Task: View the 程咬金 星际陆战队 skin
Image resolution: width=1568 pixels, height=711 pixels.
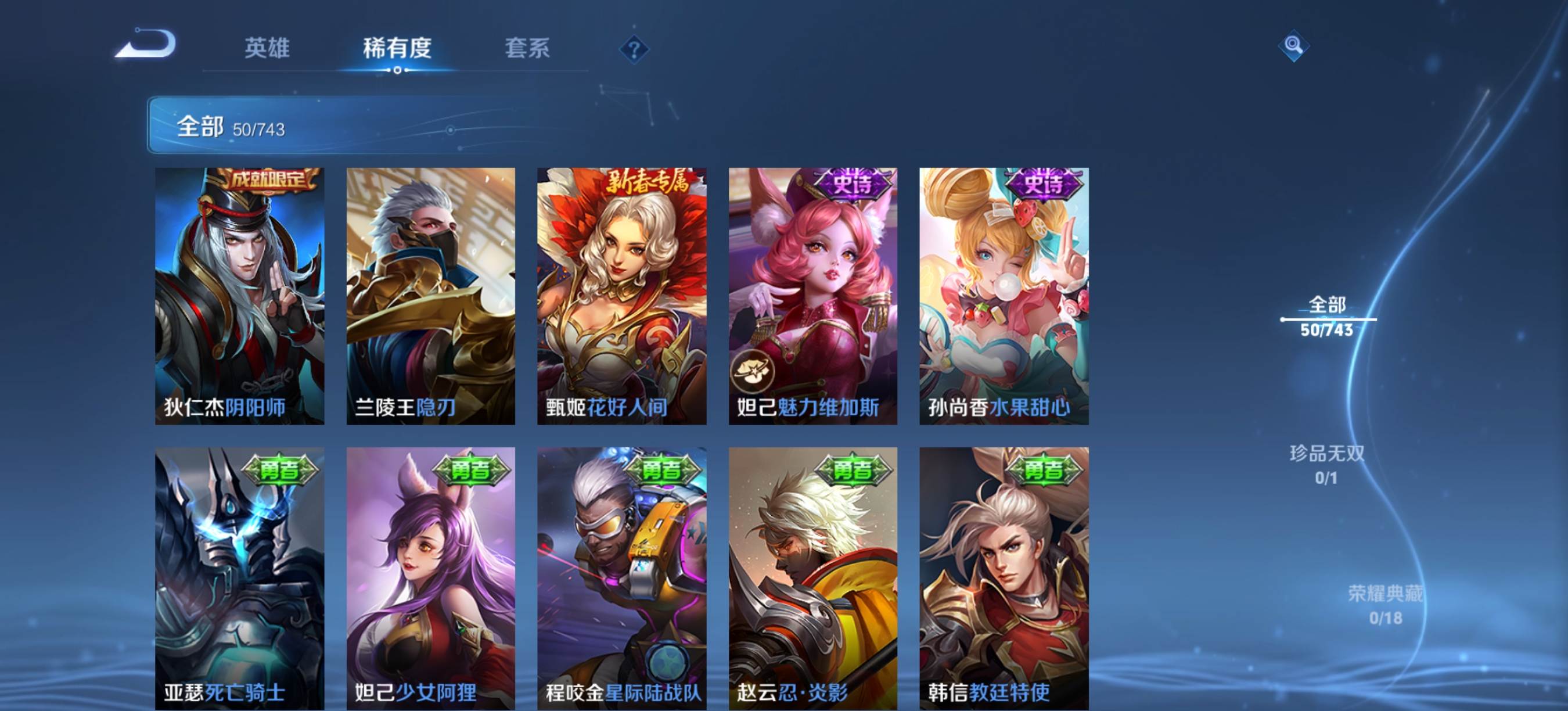Action: coord(621,579)
